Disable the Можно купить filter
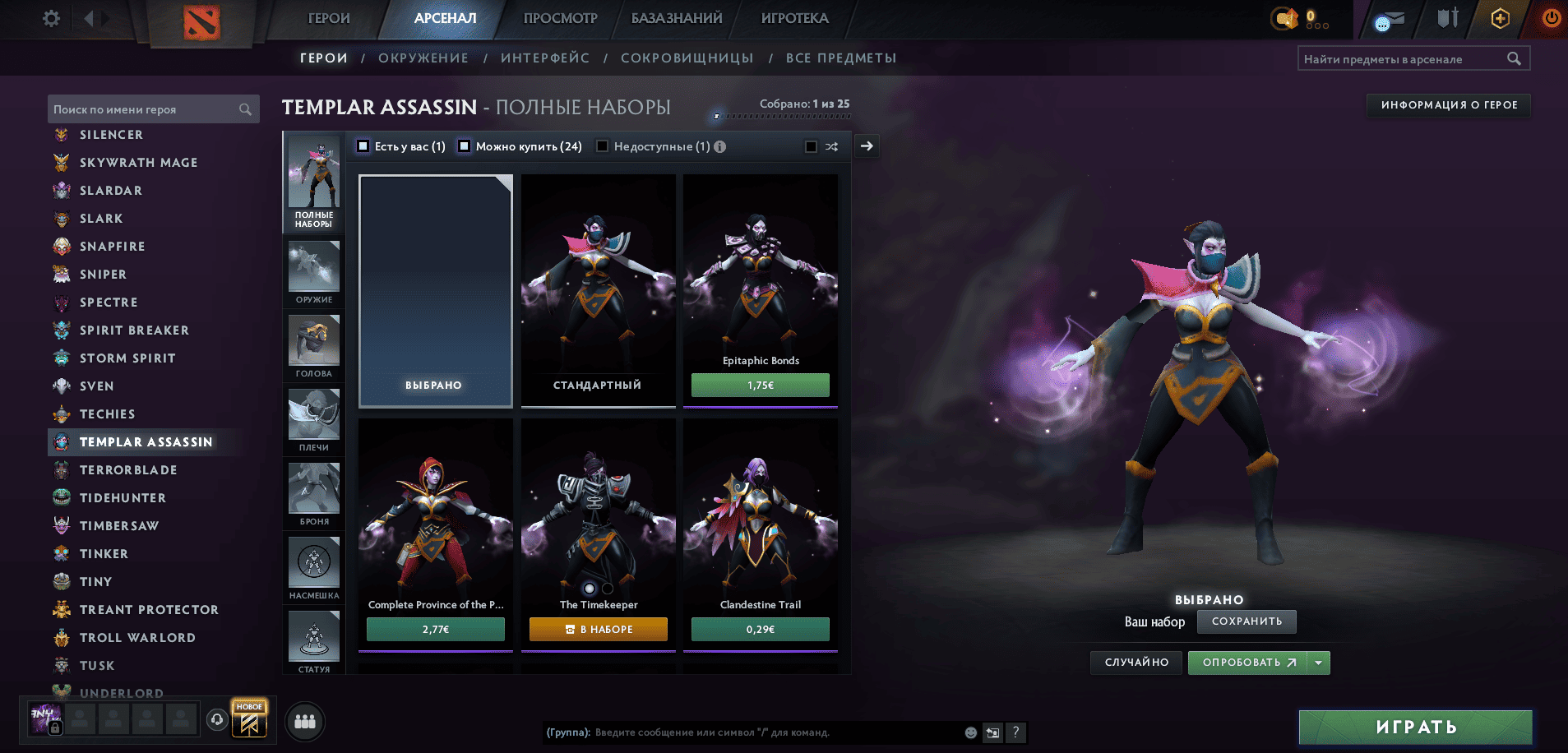Viewport: 1568px width, 753px height. 465,146
